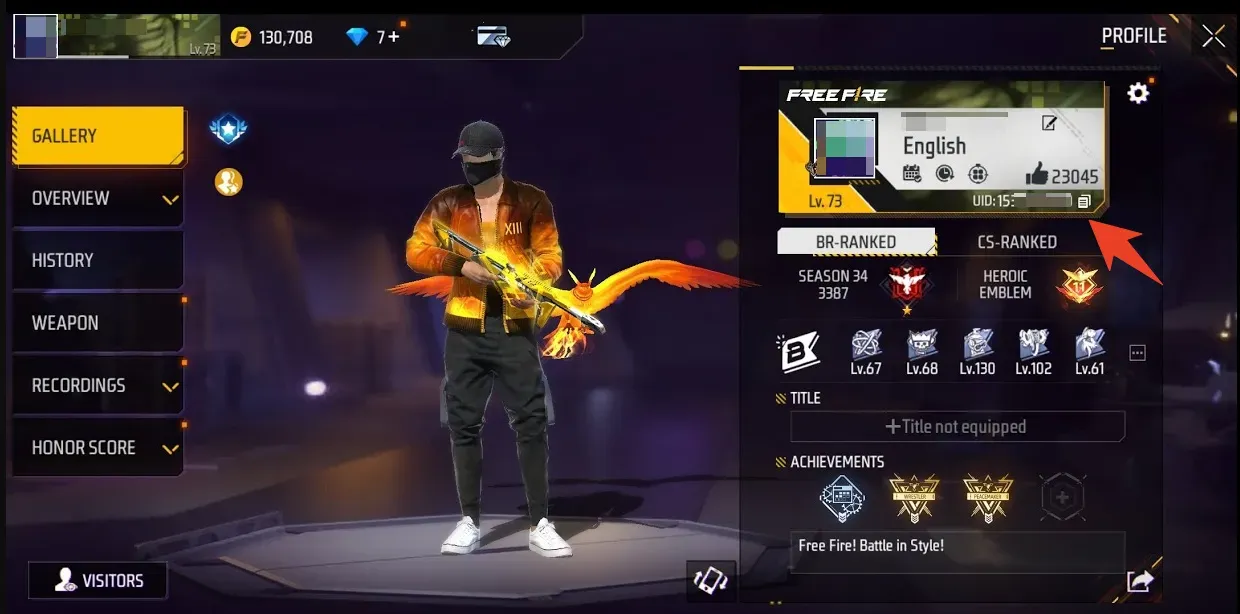Open the Gallery section
Viewport: 1240px width, 614px height.
tap(97, 136)
